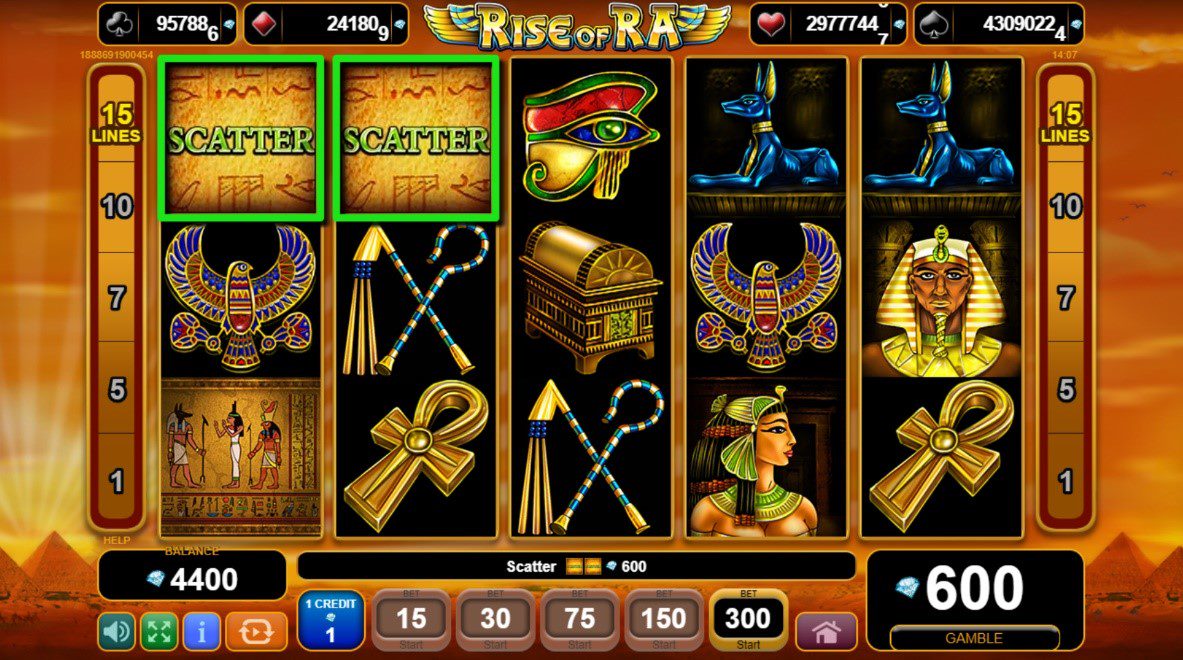Image resolution: width=1183 pixels, height=660 pixels.
Task: Choose 10 lines on the left selector
Action: click(x=117, y=207)
